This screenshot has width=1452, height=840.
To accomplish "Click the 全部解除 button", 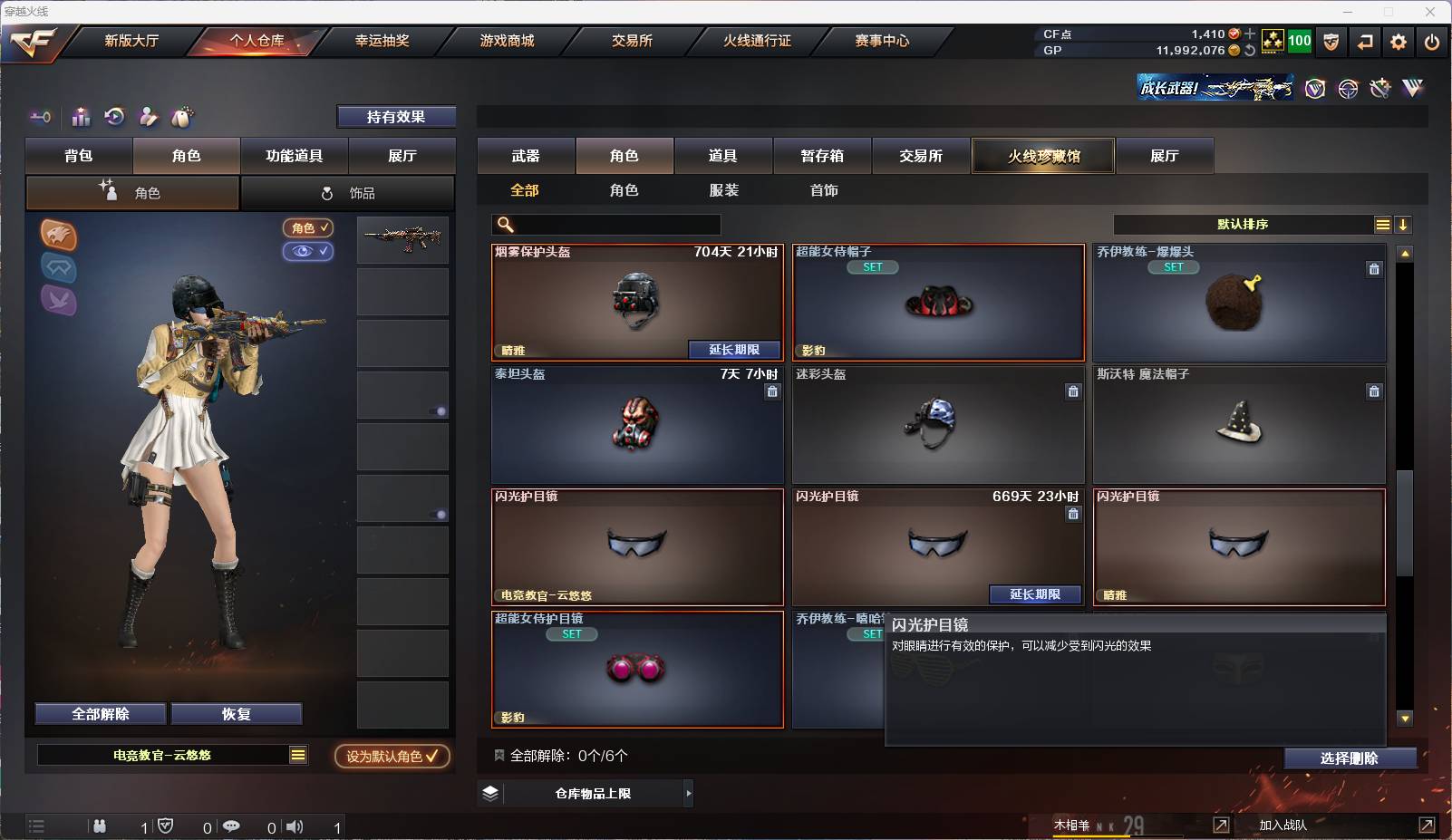I will pyautogui.click(x=100, y=714).
